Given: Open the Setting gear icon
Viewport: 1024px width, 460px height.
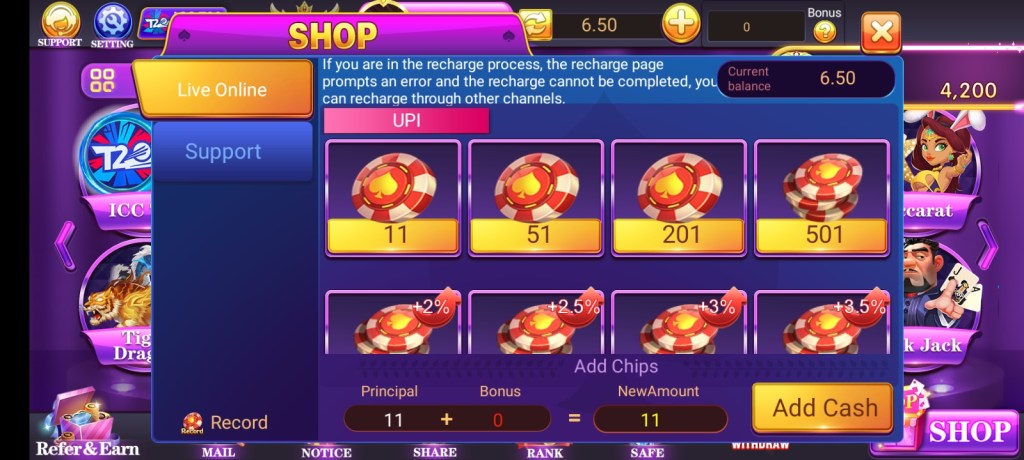Looking at the screenshot, I should tap(112, 23).
